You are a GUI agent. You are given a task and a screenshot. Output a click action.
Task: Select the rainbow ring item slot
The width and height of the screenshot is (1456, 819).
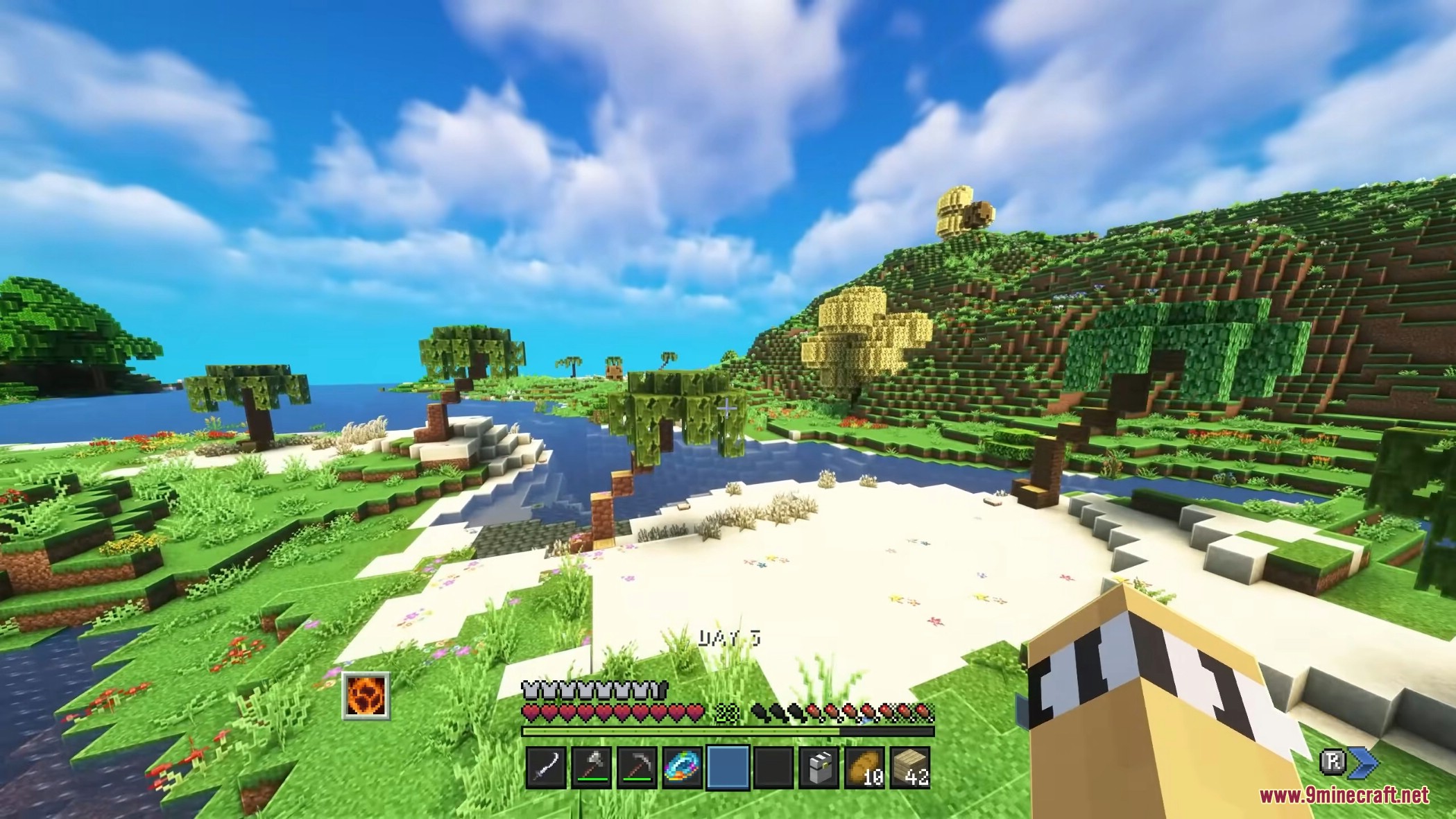[x=683, y=768]
